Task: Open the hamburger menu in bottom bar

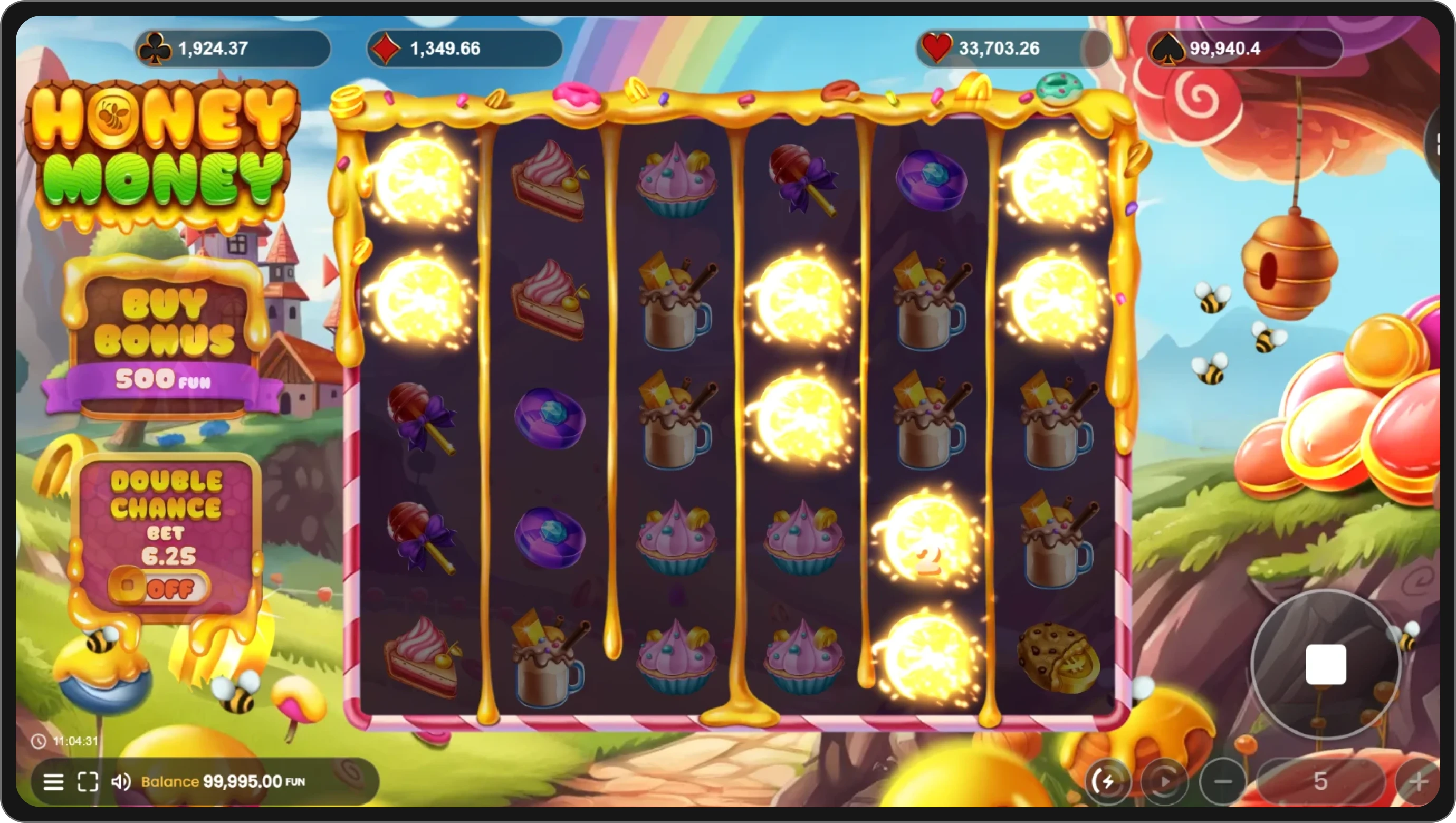Action: coord(54,782)
